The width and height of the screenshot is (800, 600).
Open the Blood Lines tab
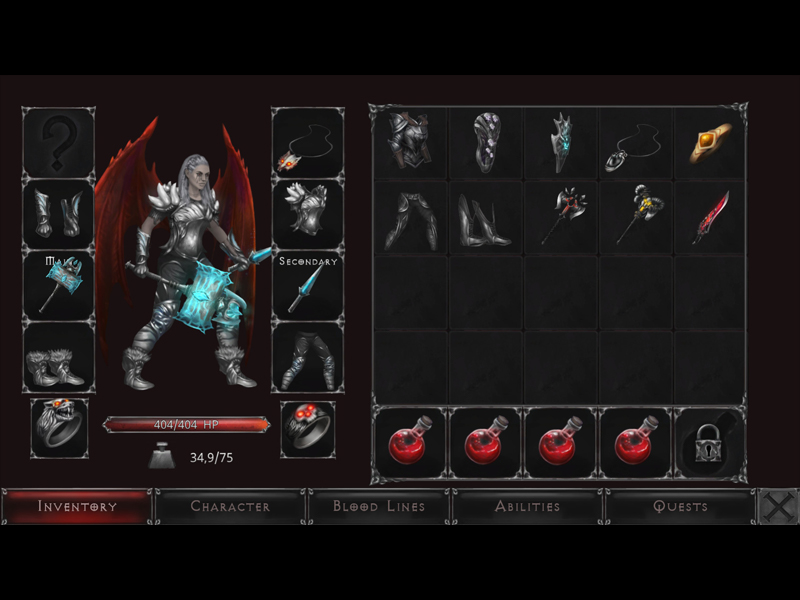point(379,506)
